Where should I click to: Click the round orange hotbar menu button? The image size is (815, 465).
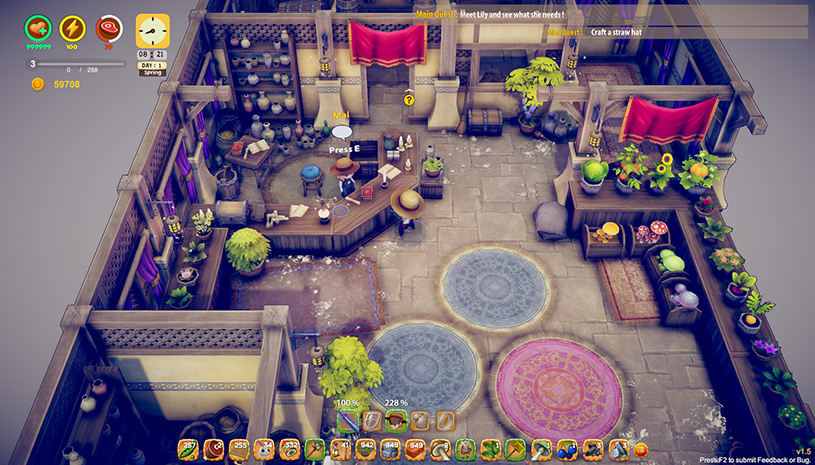641,450
